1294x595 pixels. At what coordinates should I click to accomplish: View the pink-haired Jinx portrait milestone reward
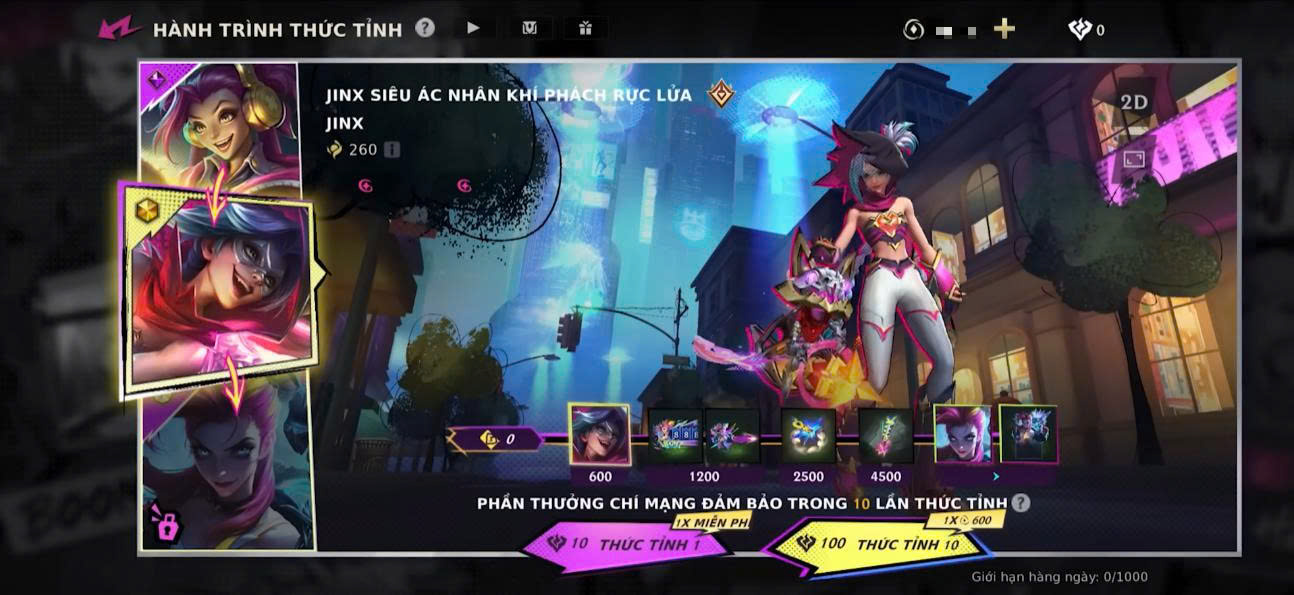[x=963, y=435]
